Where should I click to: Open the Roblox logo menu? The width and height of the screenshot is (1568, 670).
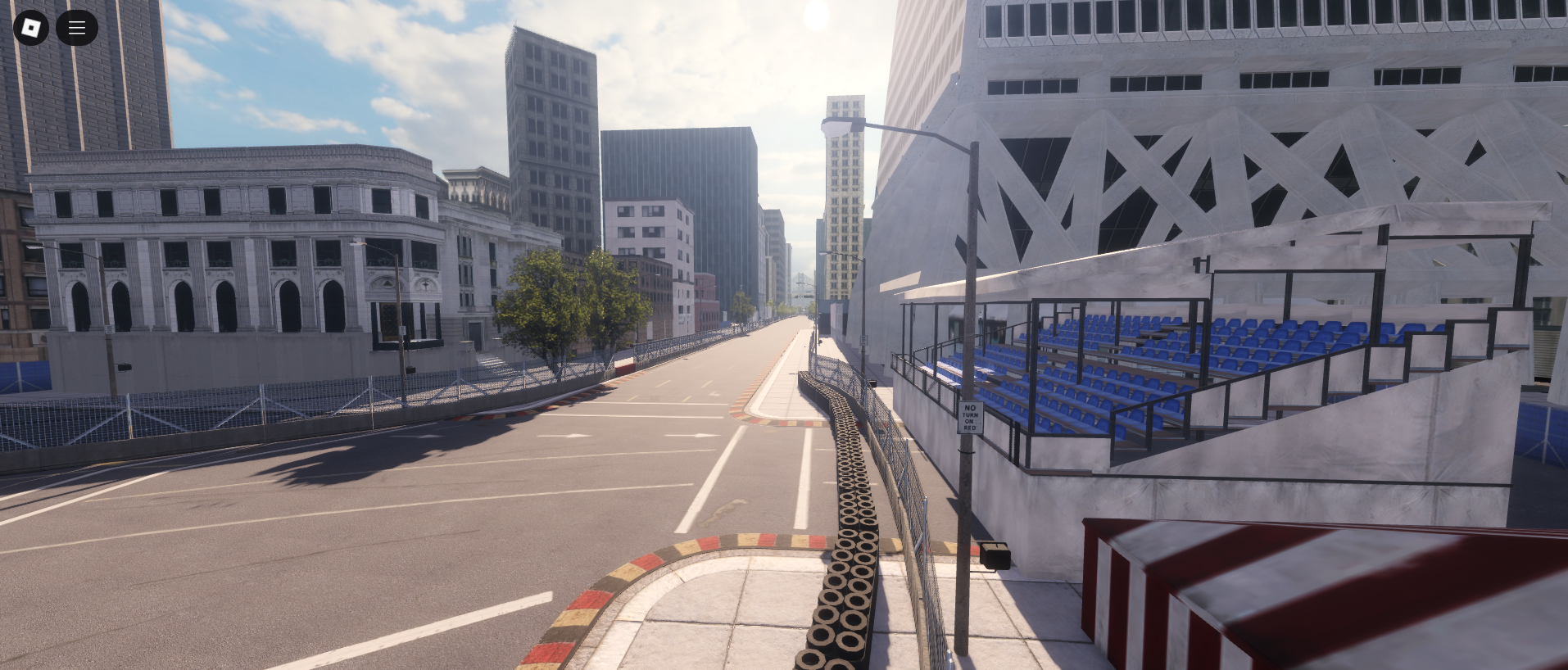tap(31, 28)
